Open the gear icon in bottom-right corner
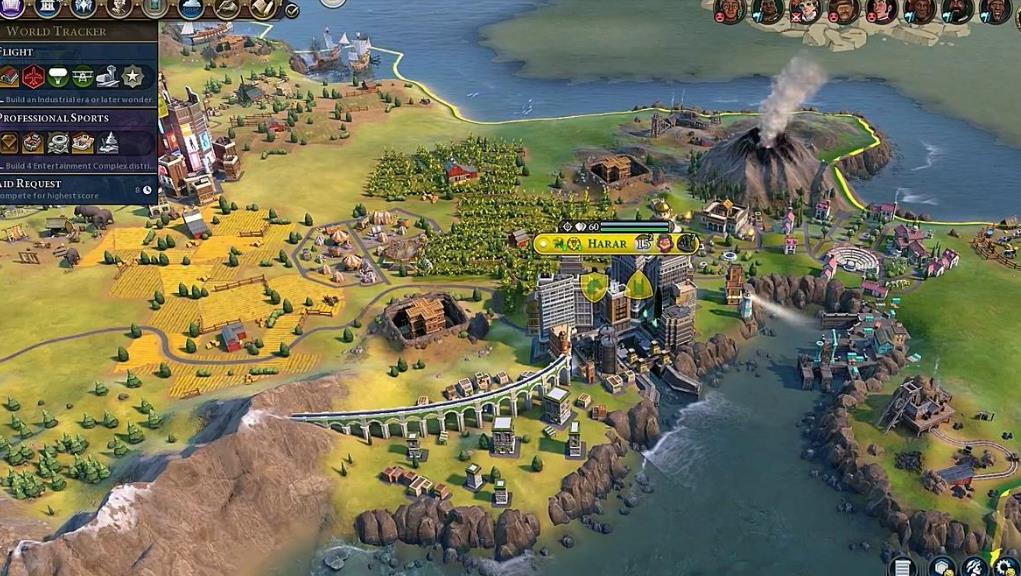The height and width of the screenshot is (576, 1021). 1005,567
